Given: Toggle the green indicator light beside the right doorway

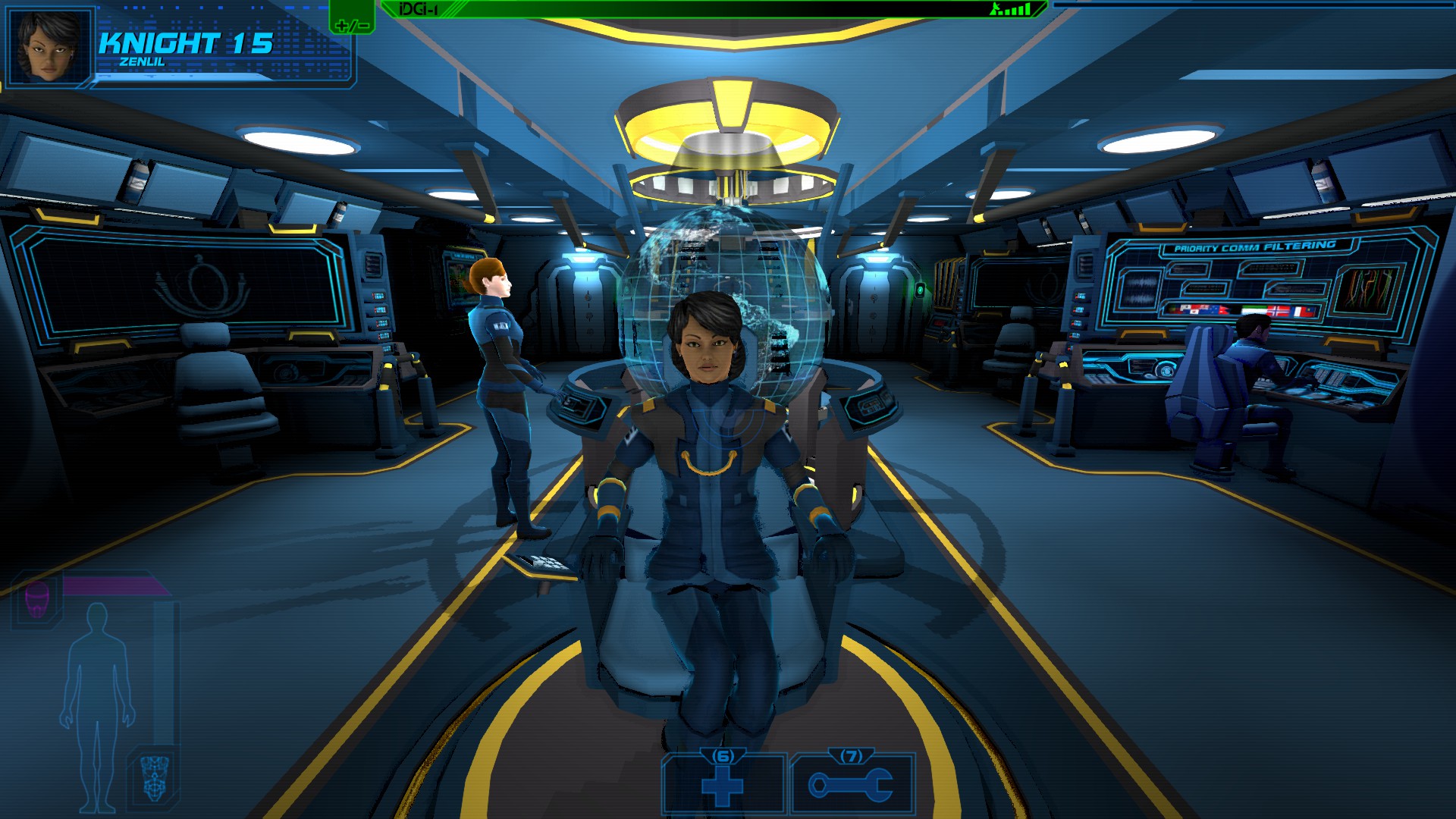Looking at the screenshot, I should (920, 288).
